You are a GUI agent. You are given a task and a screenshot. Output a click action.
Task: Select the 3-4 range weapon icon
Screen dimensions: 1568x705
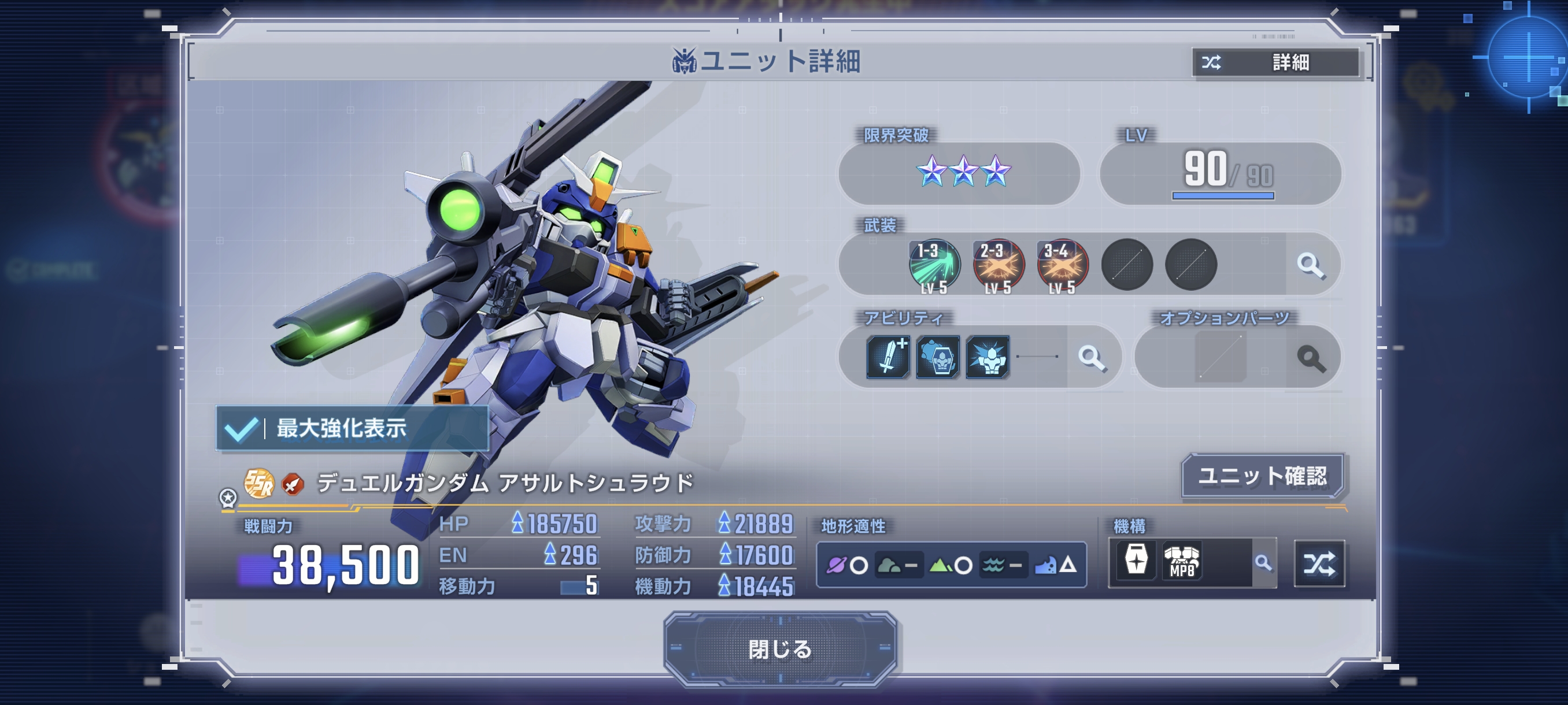click(x=1062, y=265)
